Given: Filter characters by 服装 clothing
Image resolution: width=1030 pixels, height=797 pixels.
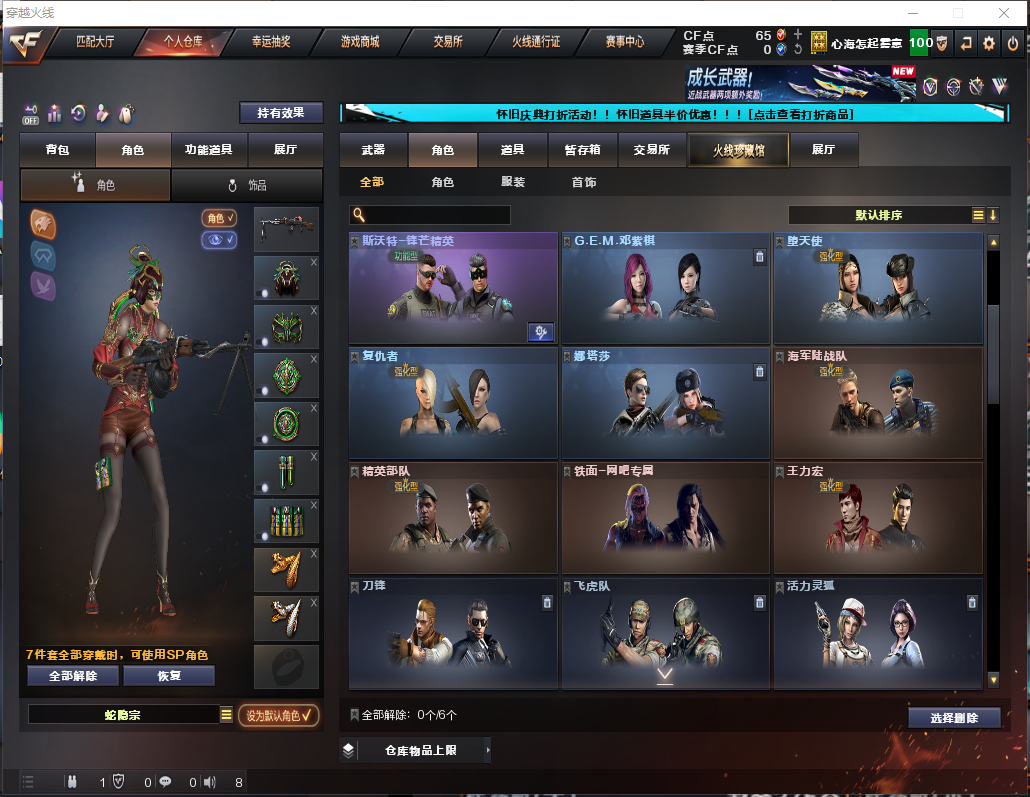Looking at the screenshot, I should (x=513, y=183).
